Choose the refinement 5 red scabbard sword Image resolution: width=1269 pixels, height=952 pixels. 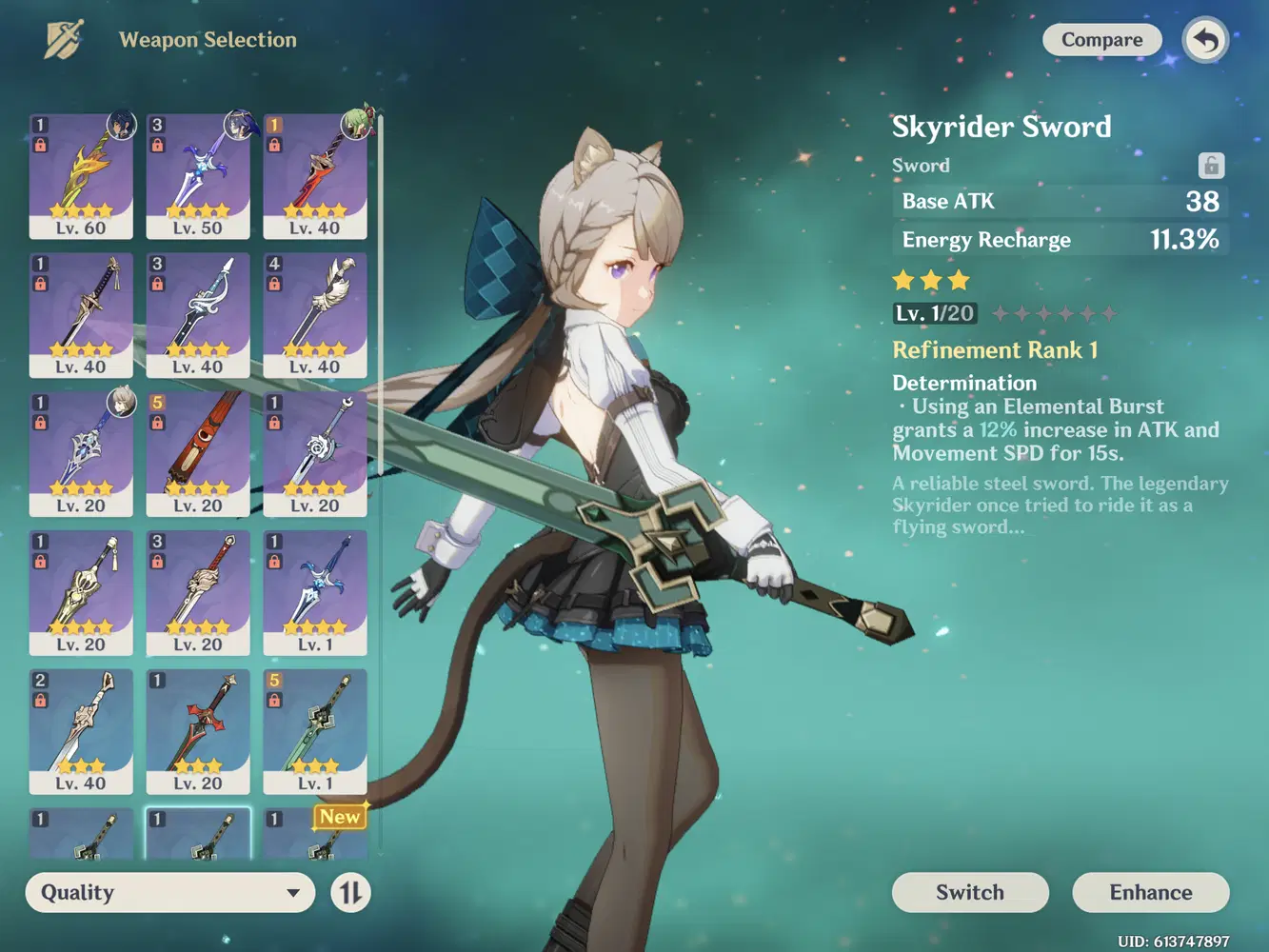(198, 453)
